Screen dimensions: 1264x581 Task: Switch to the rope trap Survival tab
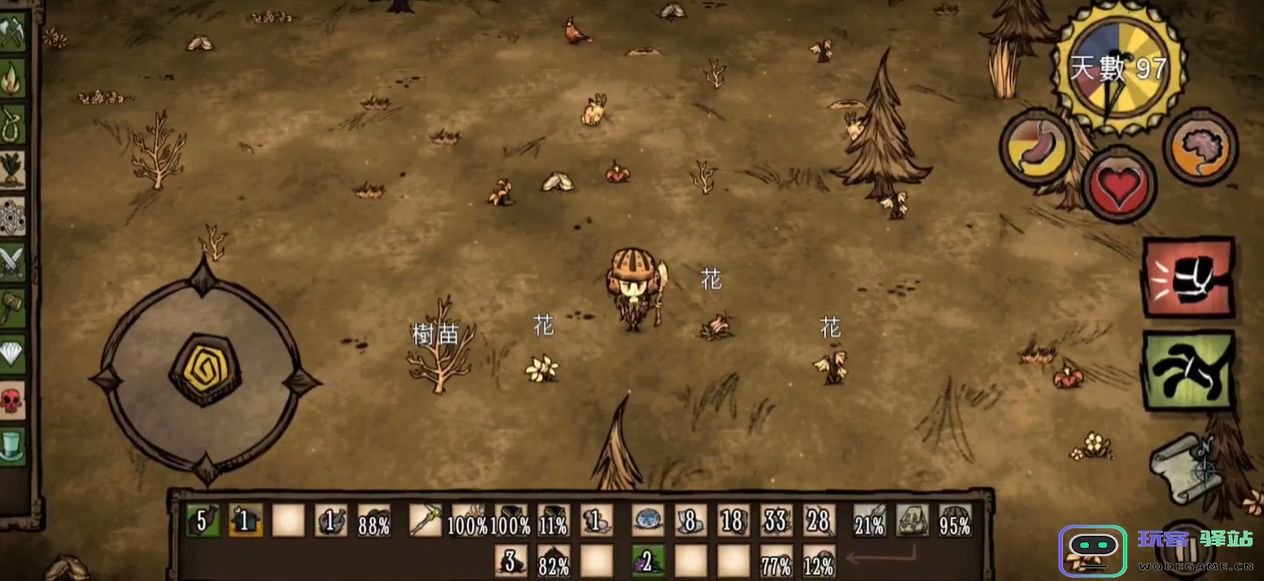(13, 124)
